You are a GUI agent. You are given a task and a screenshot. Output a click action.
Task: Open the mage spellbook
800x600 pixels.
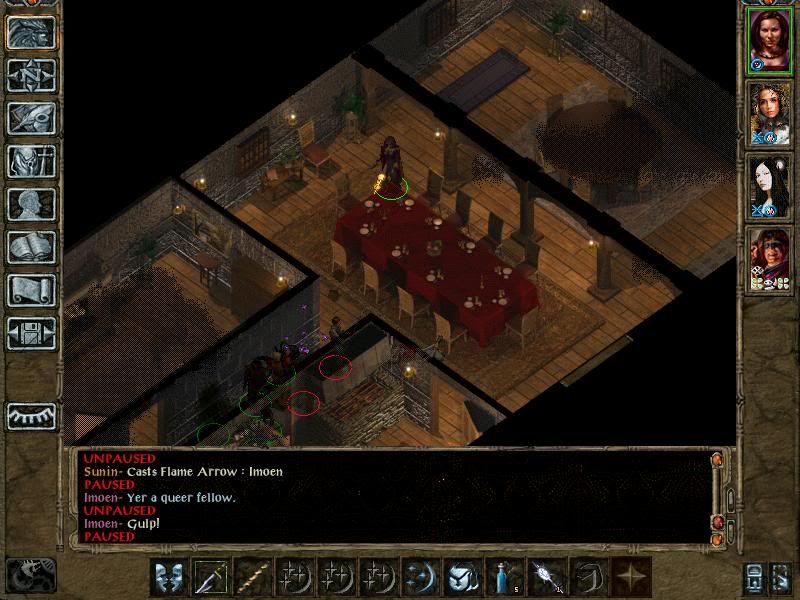click(x=31, y=247)
